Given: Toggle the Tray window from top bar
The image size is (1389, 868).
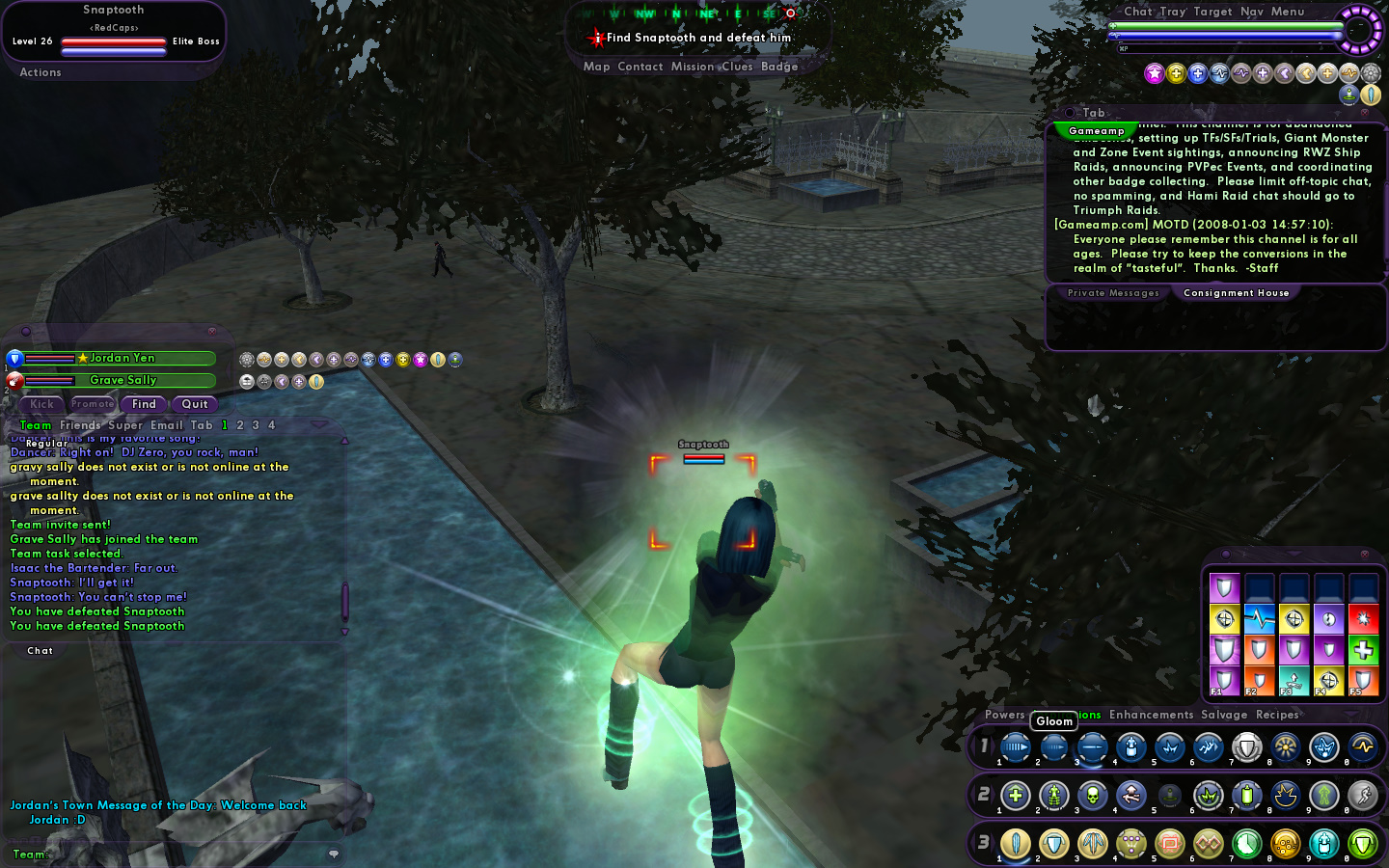Looking at the screenshot, I should [1173, 12].
